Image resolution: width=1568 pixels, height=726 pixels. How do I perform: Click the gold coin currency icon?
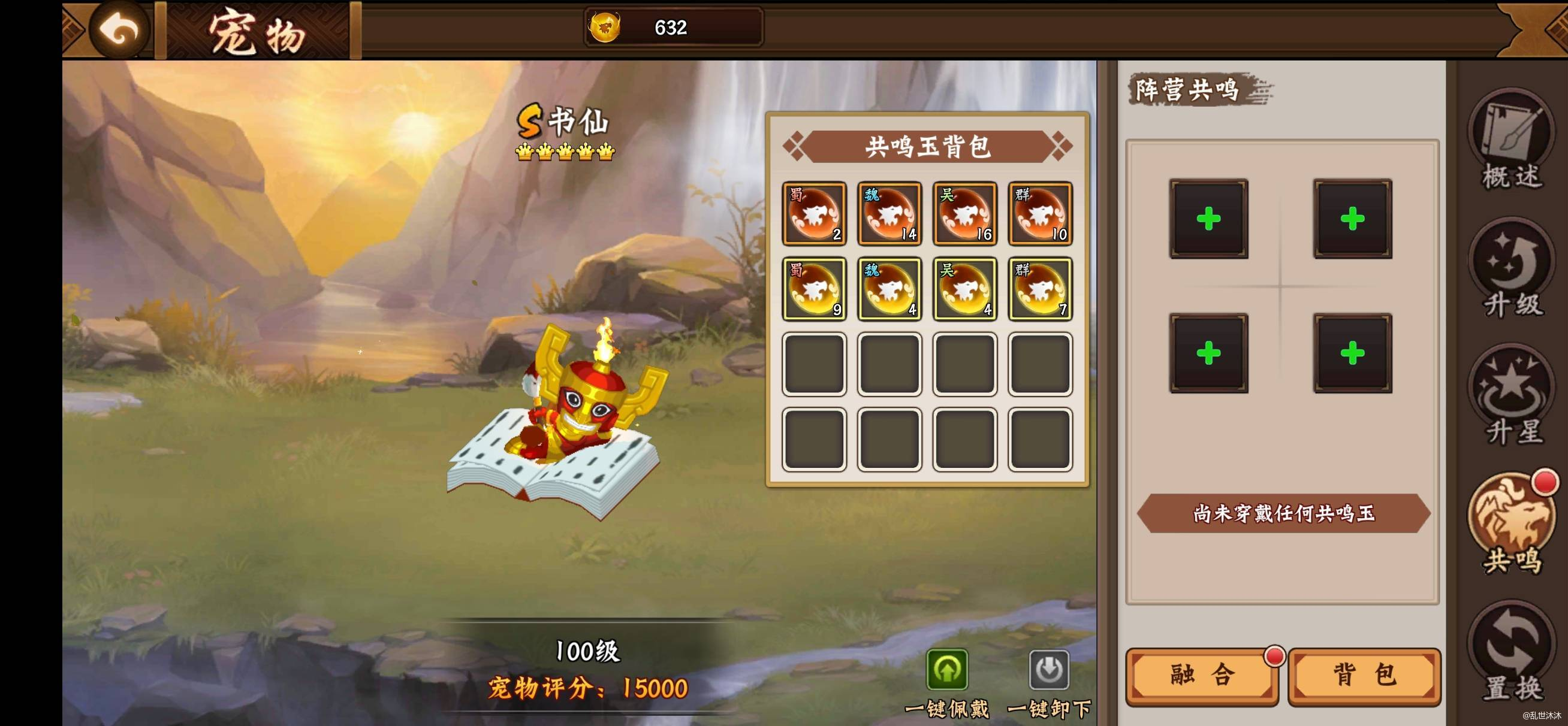[x=604, y=28]
